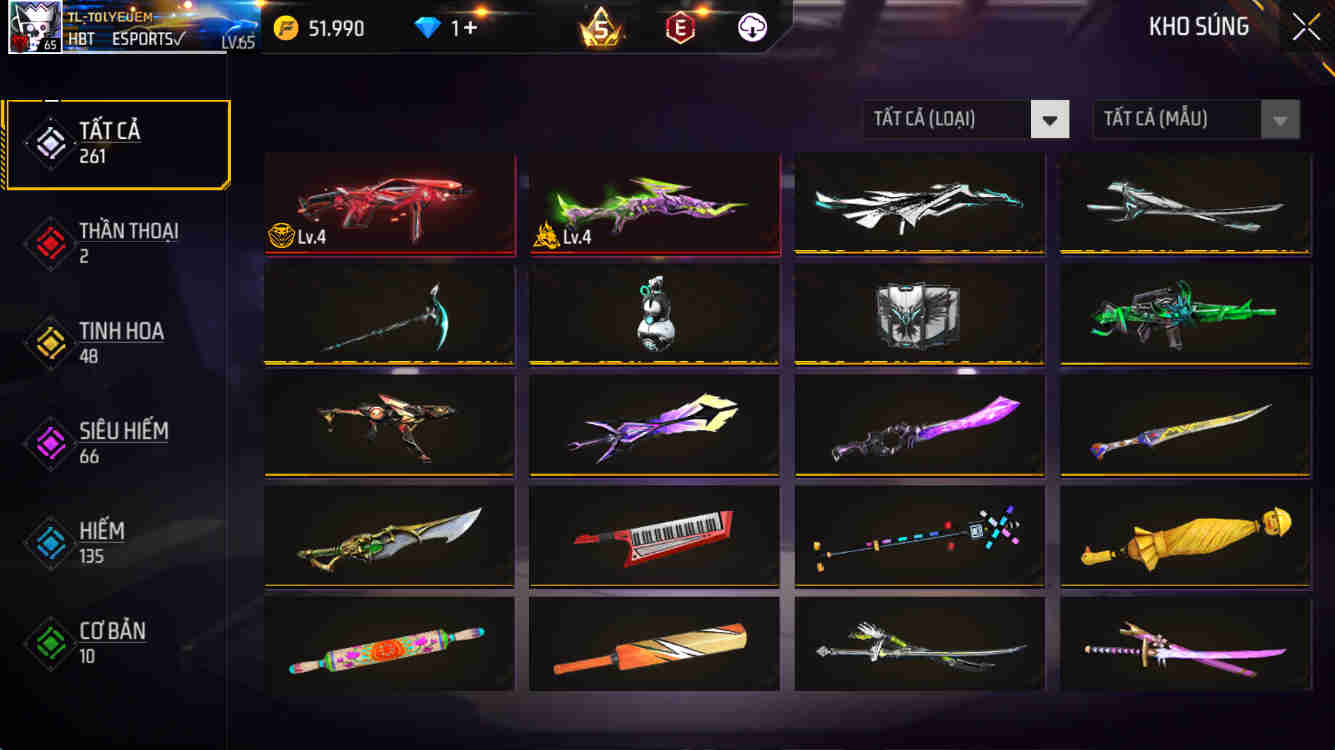Select the red Lv.4 weapon skin

[389, 204]
